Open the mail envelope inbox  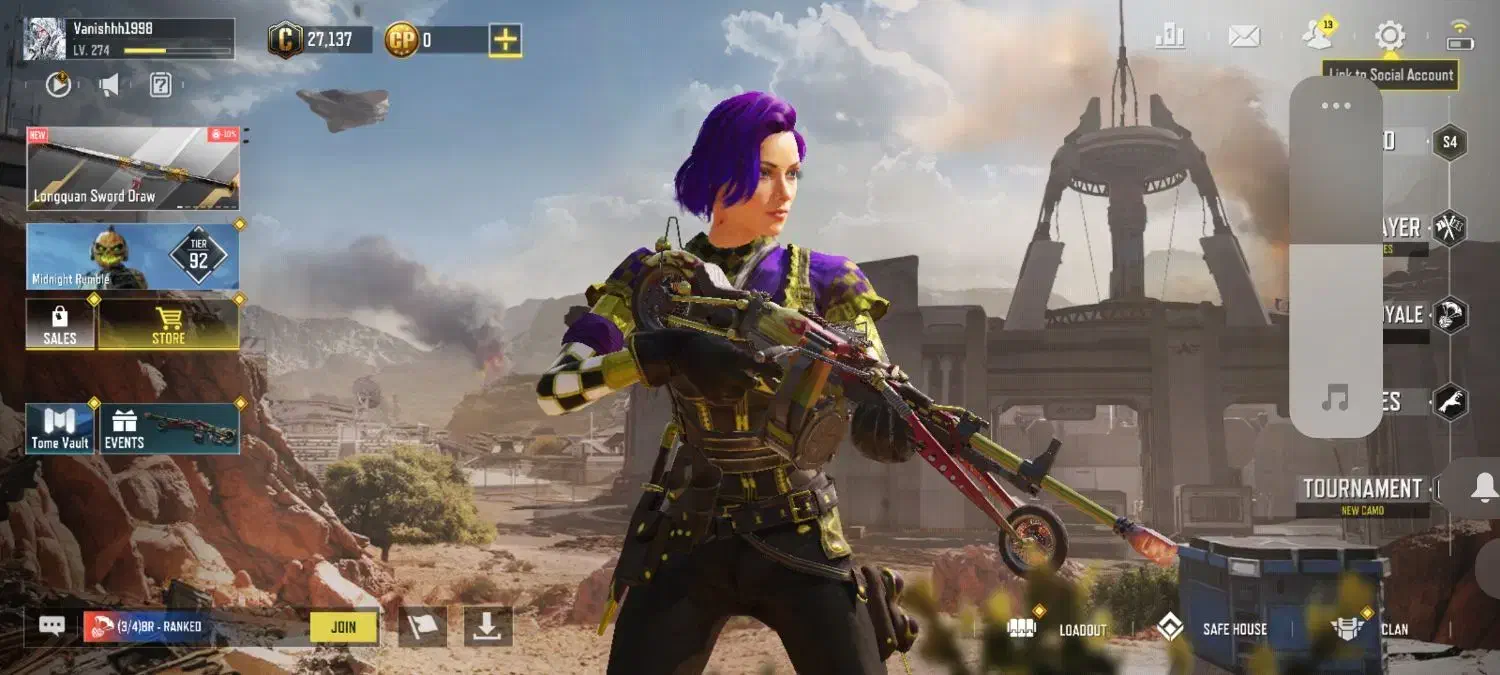click(1244, 37)
